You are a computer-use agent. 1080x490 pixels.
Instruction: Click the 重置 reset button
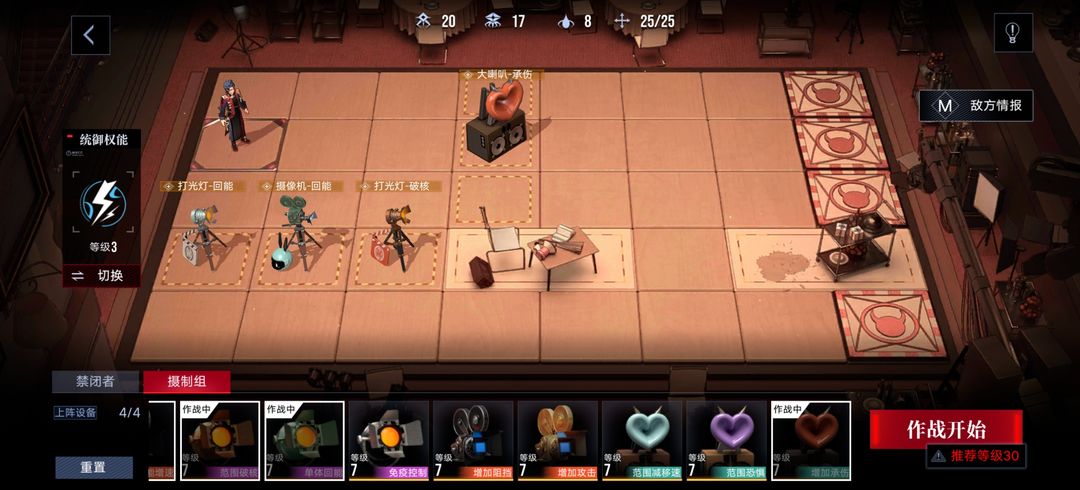point(94,468)
